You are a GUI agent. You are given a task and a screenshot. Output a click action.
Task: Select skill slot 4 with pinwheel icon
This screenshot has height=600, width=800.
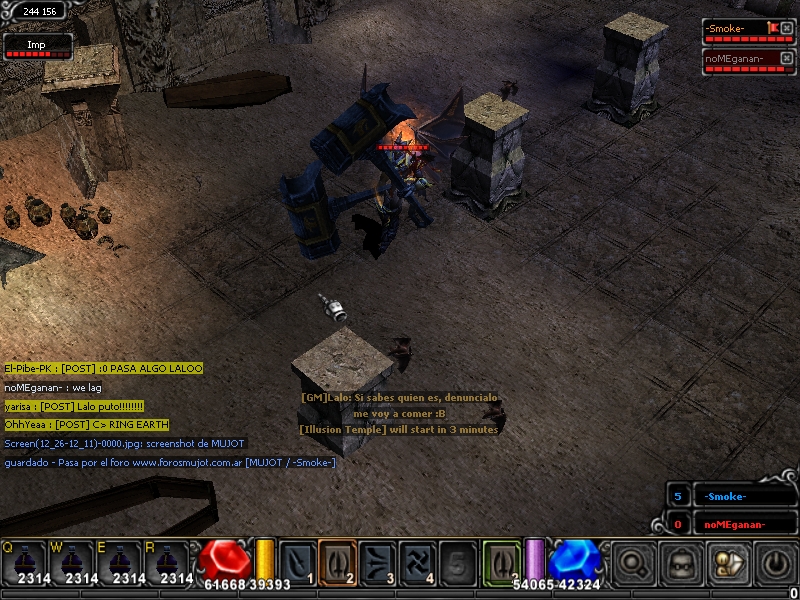coord(418,561)
